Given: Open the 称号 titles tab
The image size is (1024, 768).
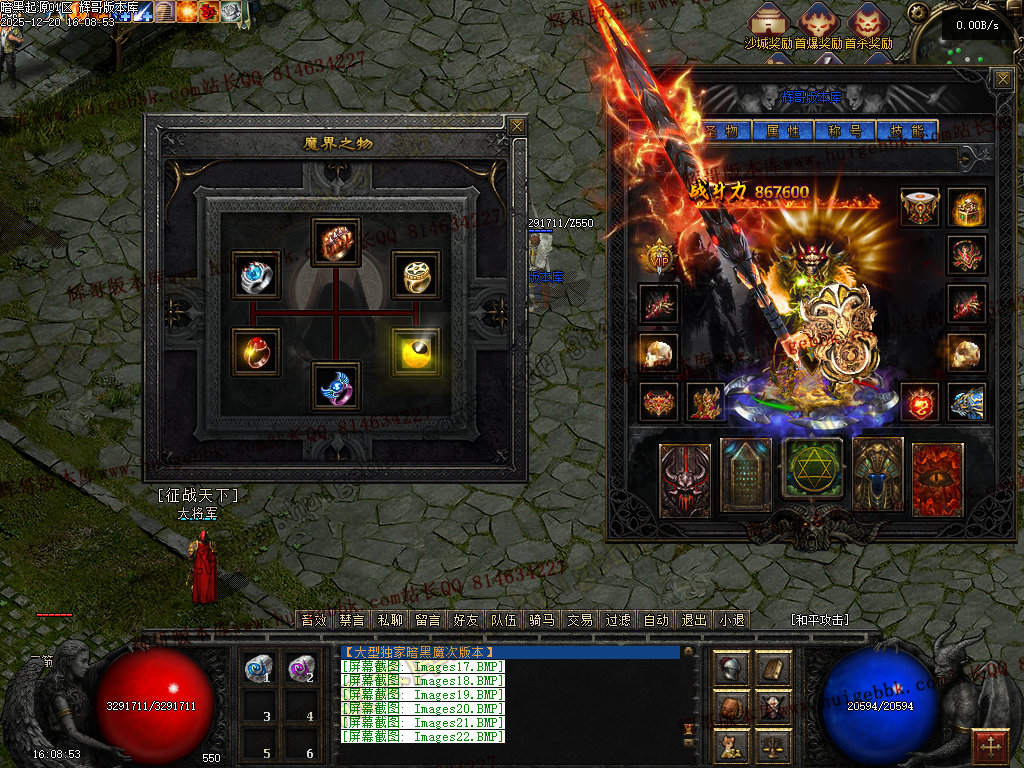Looking at the screenshot, I should [x=845, y=131].
